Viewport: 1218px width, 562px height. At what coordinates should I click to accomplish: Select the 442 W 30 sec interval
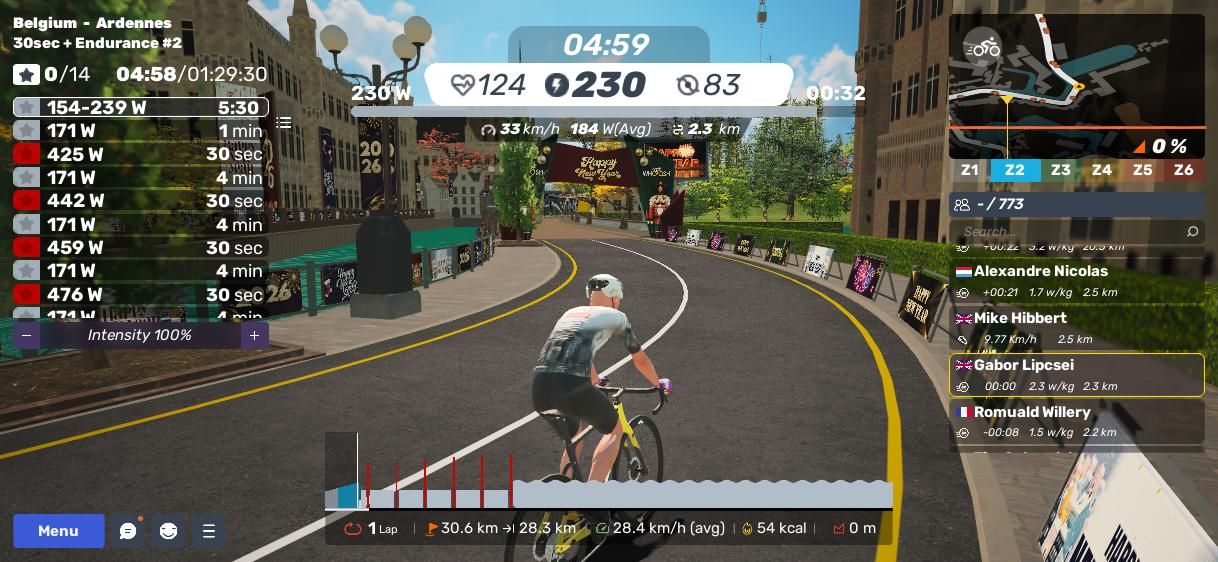(140, 201)
